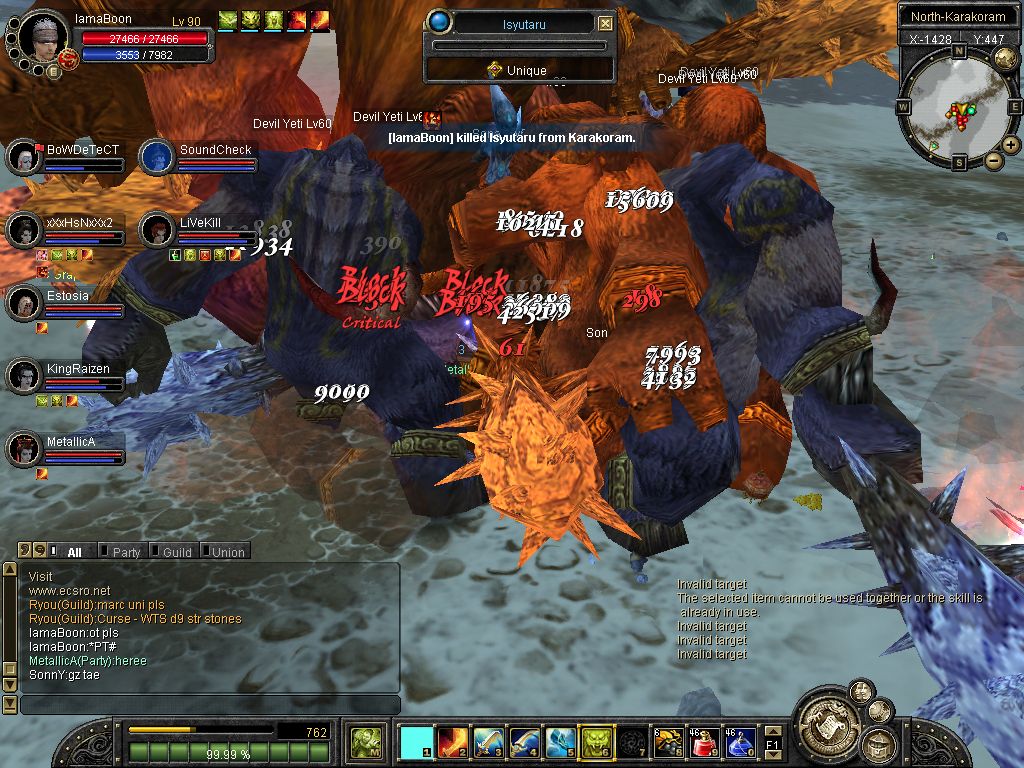
Task: Open the world map globe button
Action: pyautogui.click(x=1006, y=59)
